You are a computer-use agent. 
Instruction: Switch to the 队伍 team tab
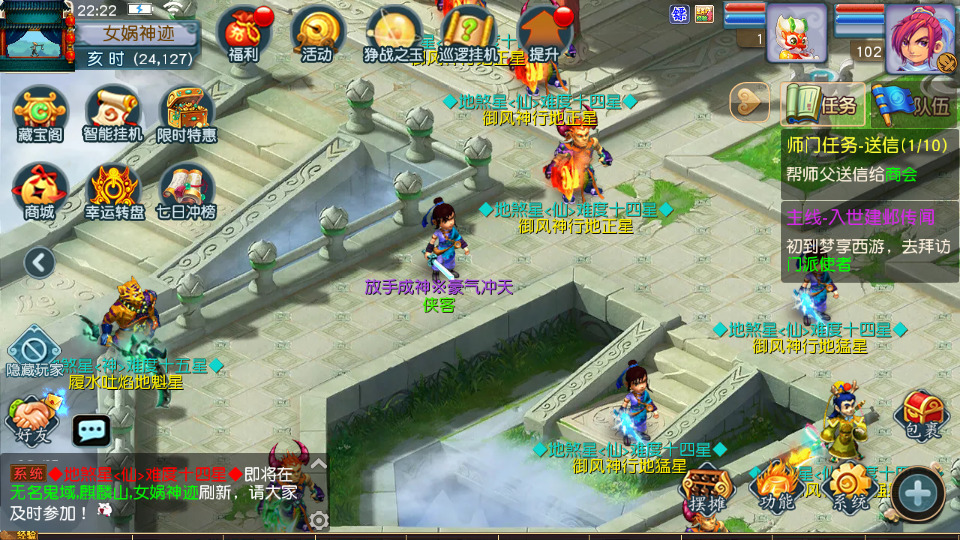pyautogui.click(x=912, y=103)
